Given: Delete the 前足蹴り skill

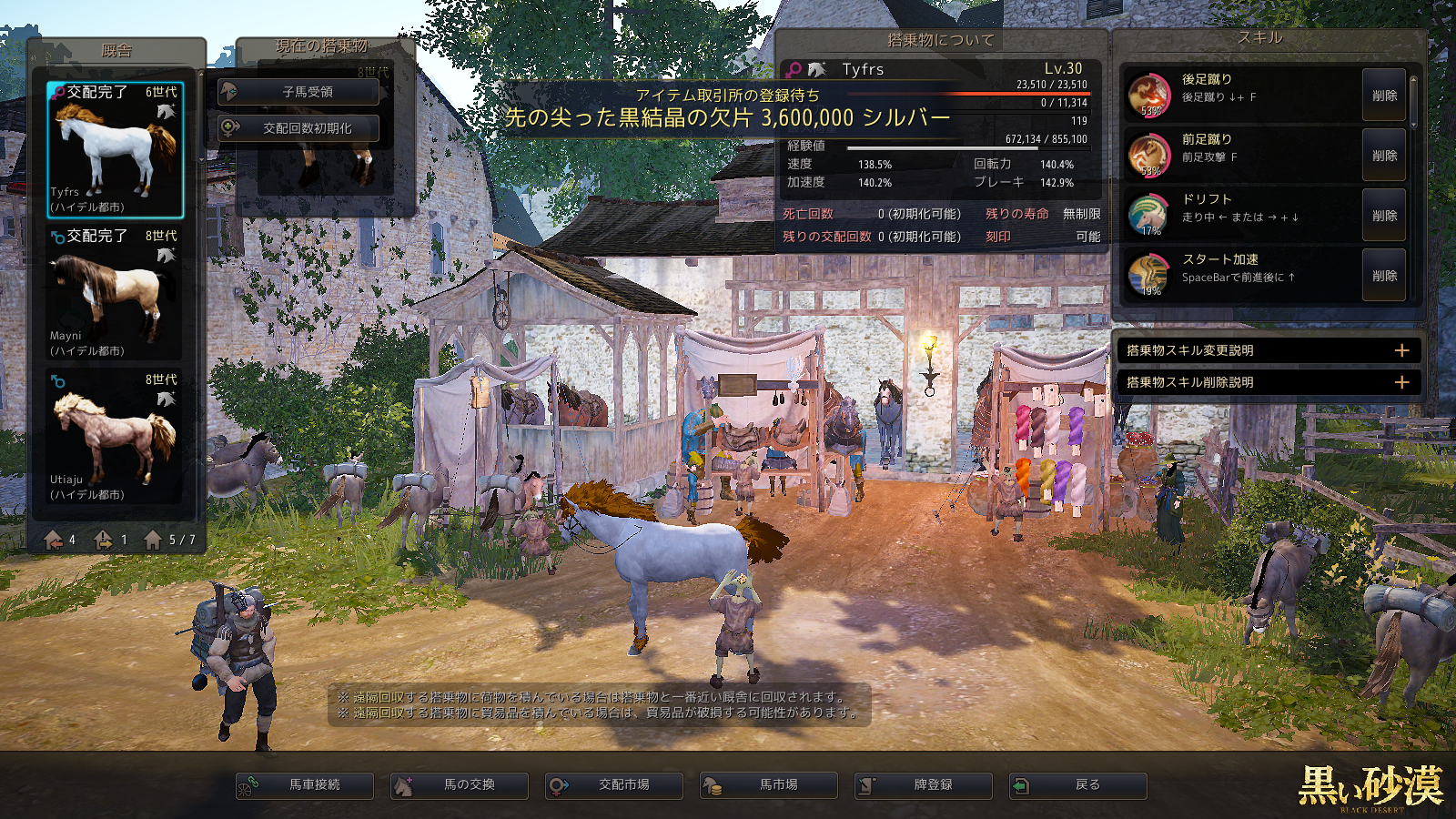Looking at the screenshot, I should (1384, 156).
